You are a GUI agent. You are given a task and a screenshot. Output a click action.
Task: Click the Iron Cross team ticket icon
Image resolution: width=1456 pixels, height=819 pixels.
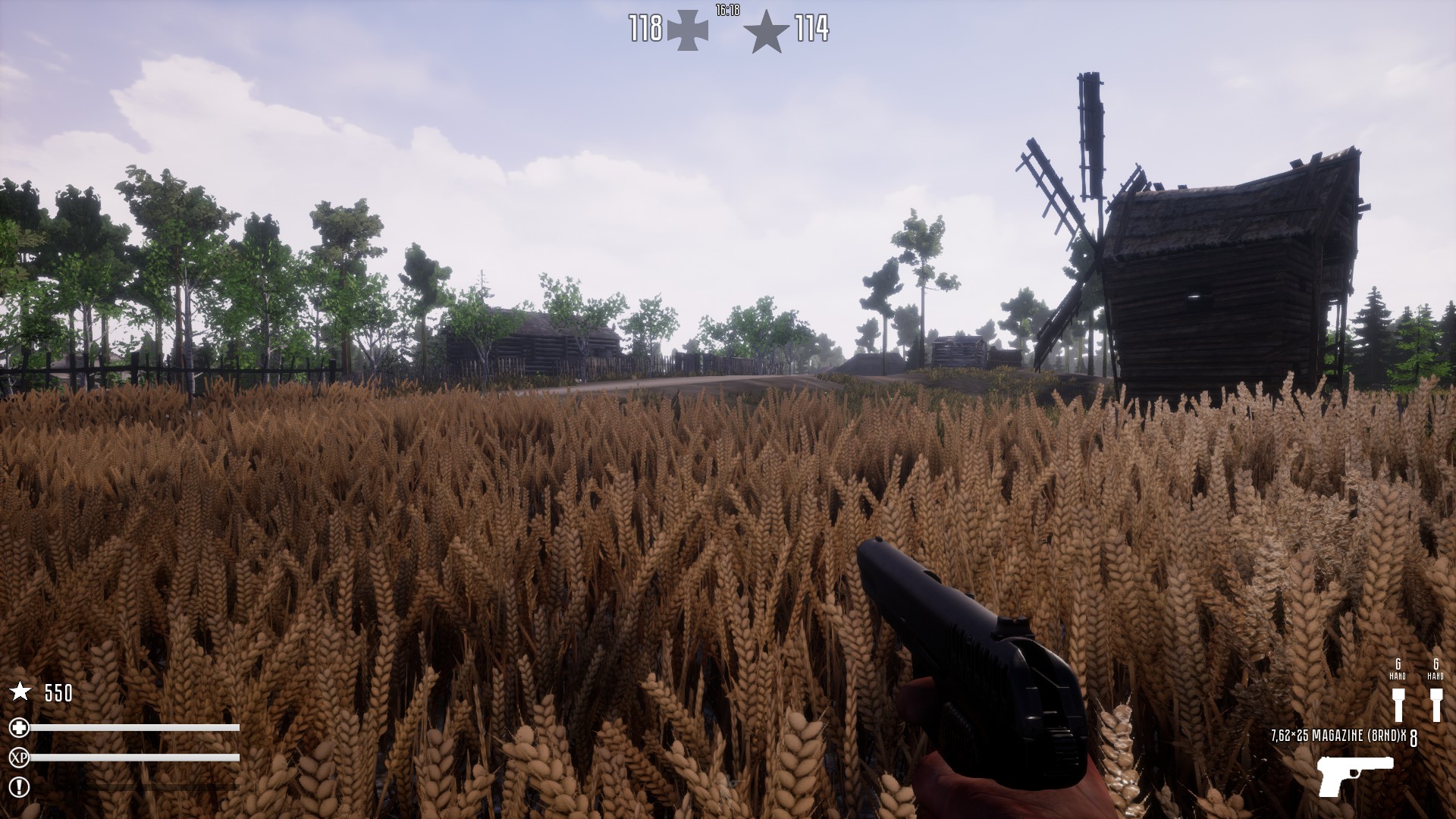point(686,30)
